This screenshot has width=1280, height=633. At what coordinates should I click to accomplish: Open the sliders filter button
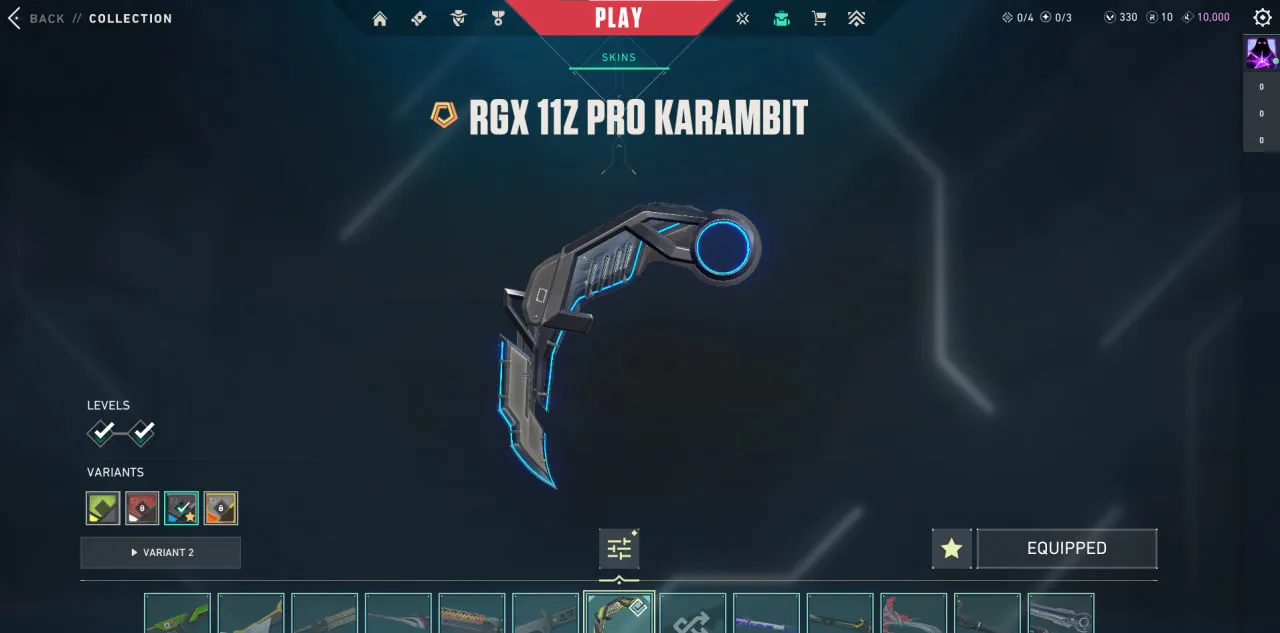coord(619,548)
